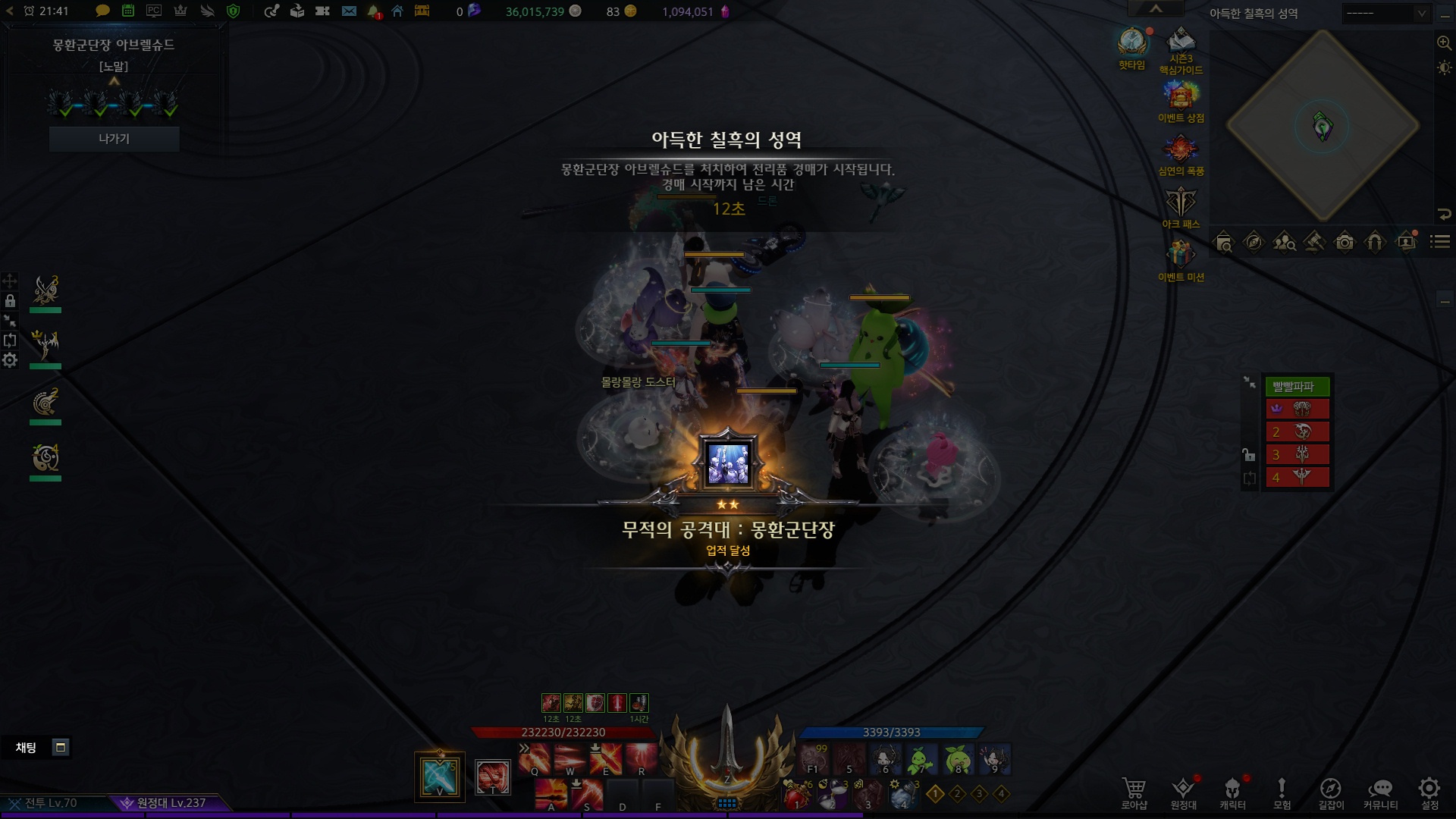Select the 빨빨파파 party header

[x=1297, y=387]
